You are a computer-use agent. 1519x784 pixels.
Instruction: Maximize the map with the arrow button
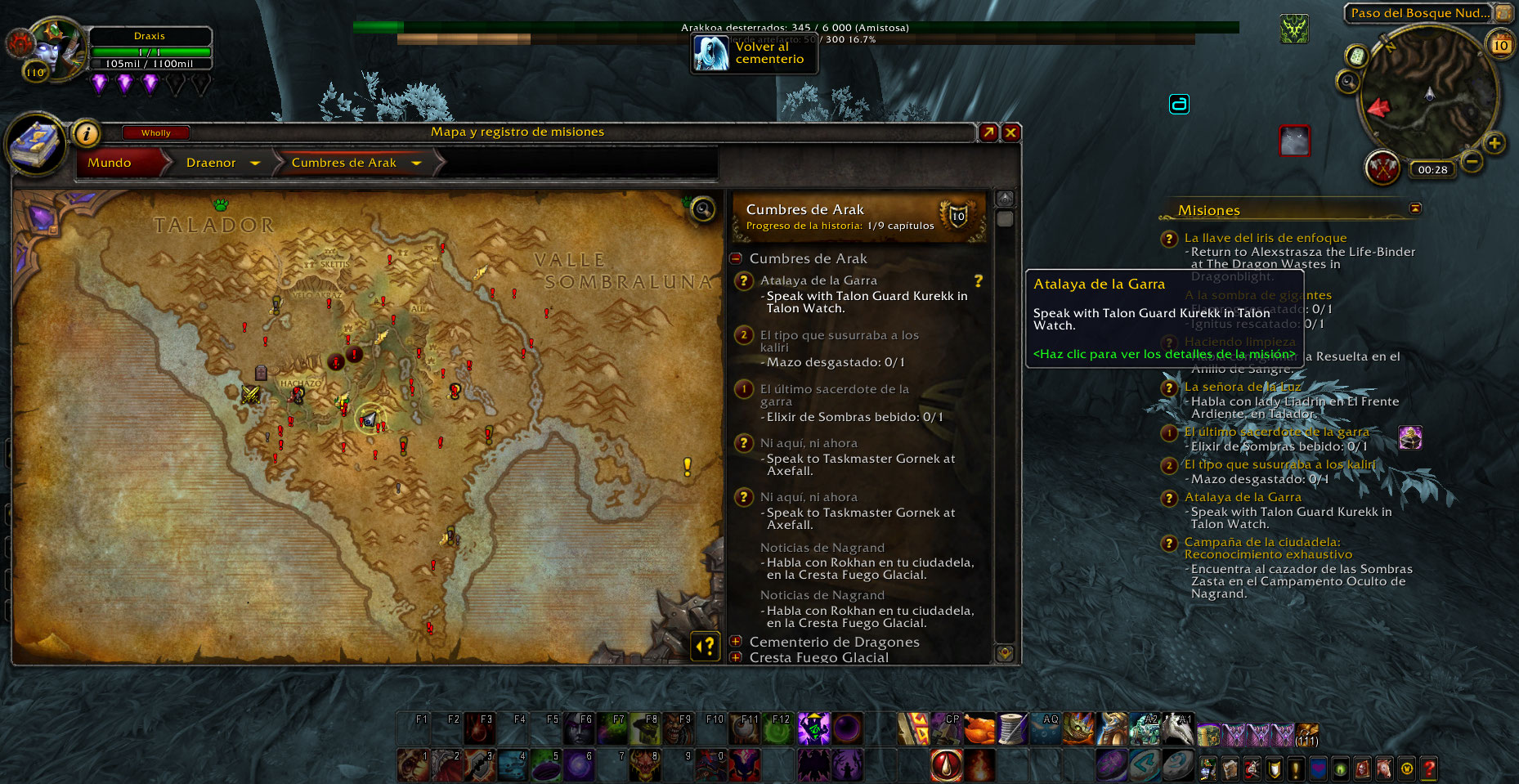tap(988, 132)
